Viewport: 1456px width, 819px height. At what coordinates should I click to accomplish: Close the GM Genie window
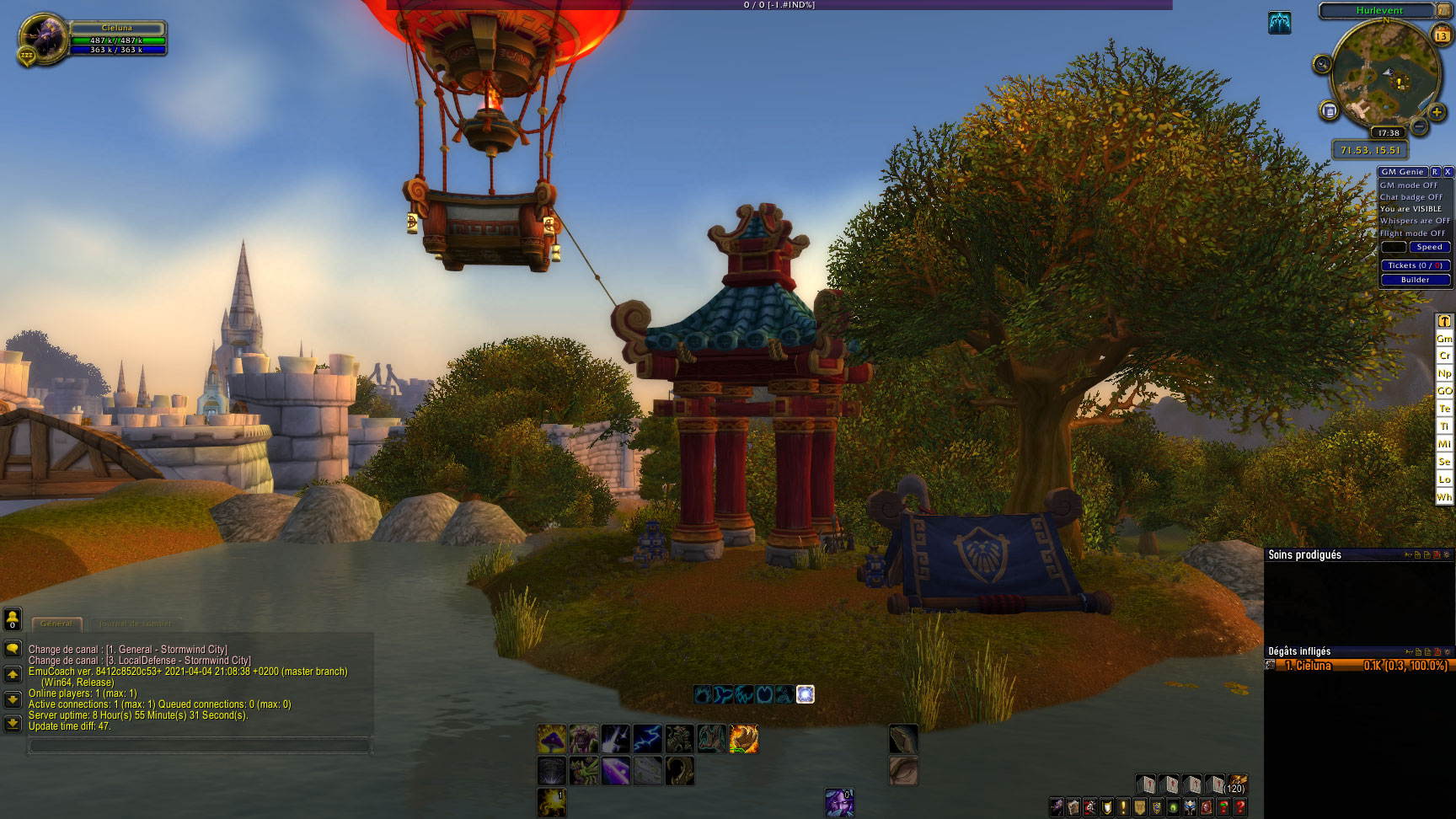tap(1448, 172)
